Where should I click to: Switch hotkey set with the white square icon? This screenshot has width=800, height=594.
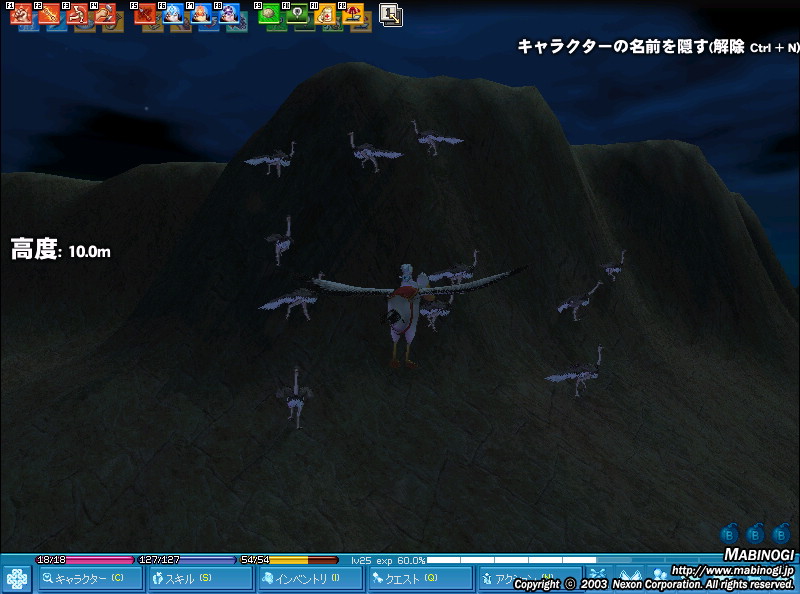pos(390,15)
